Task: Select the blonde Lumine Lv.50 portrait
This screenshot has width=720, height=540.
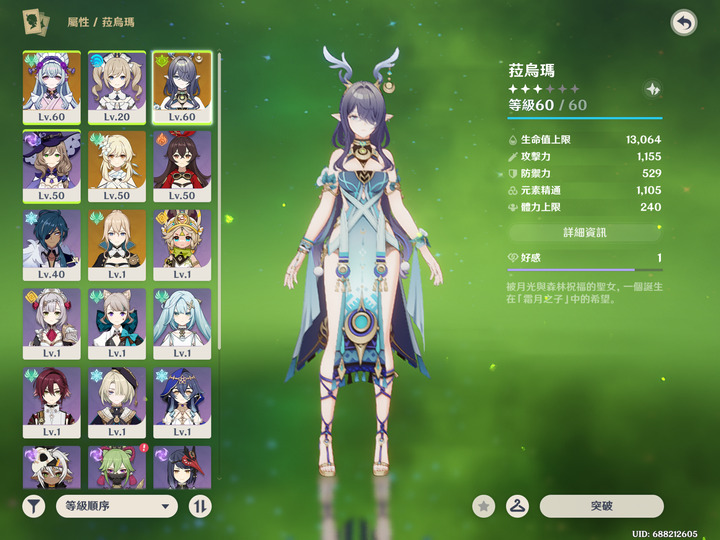Action: 117,165
